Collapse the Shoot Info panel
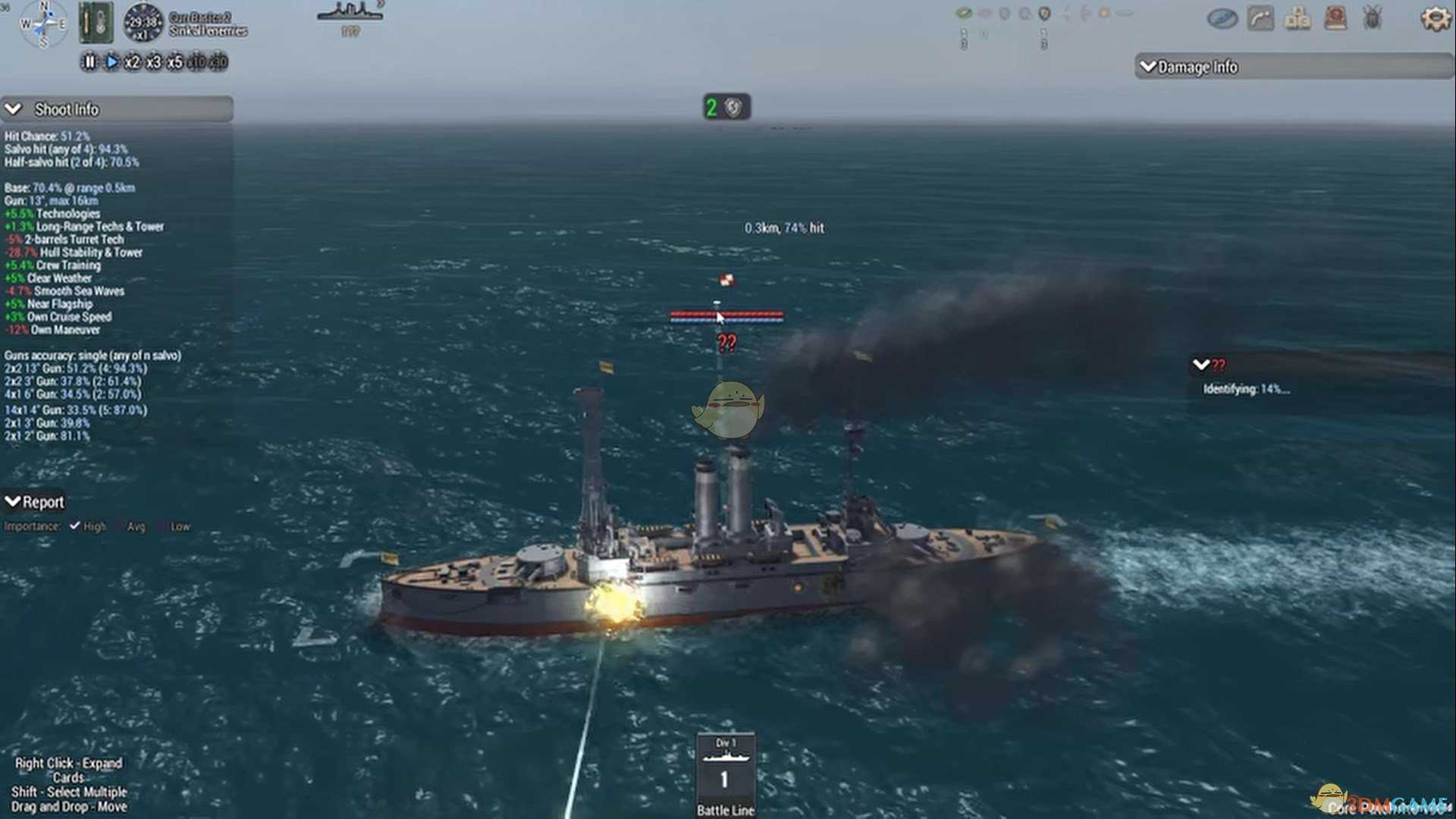1456x819 pixels. pos(14,109)
